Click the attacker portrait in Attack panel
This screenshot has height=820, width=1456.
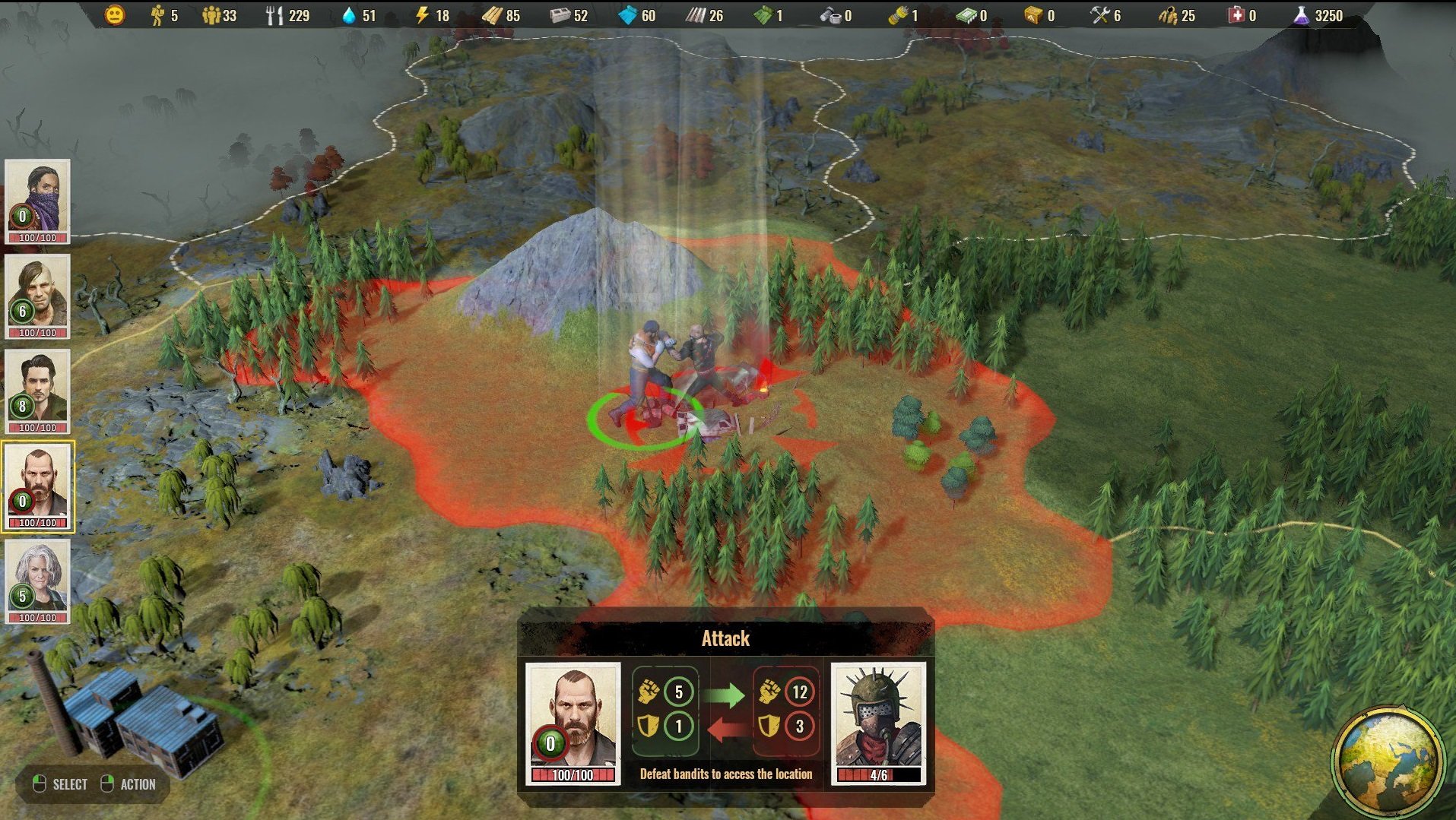tap(573, 720)
